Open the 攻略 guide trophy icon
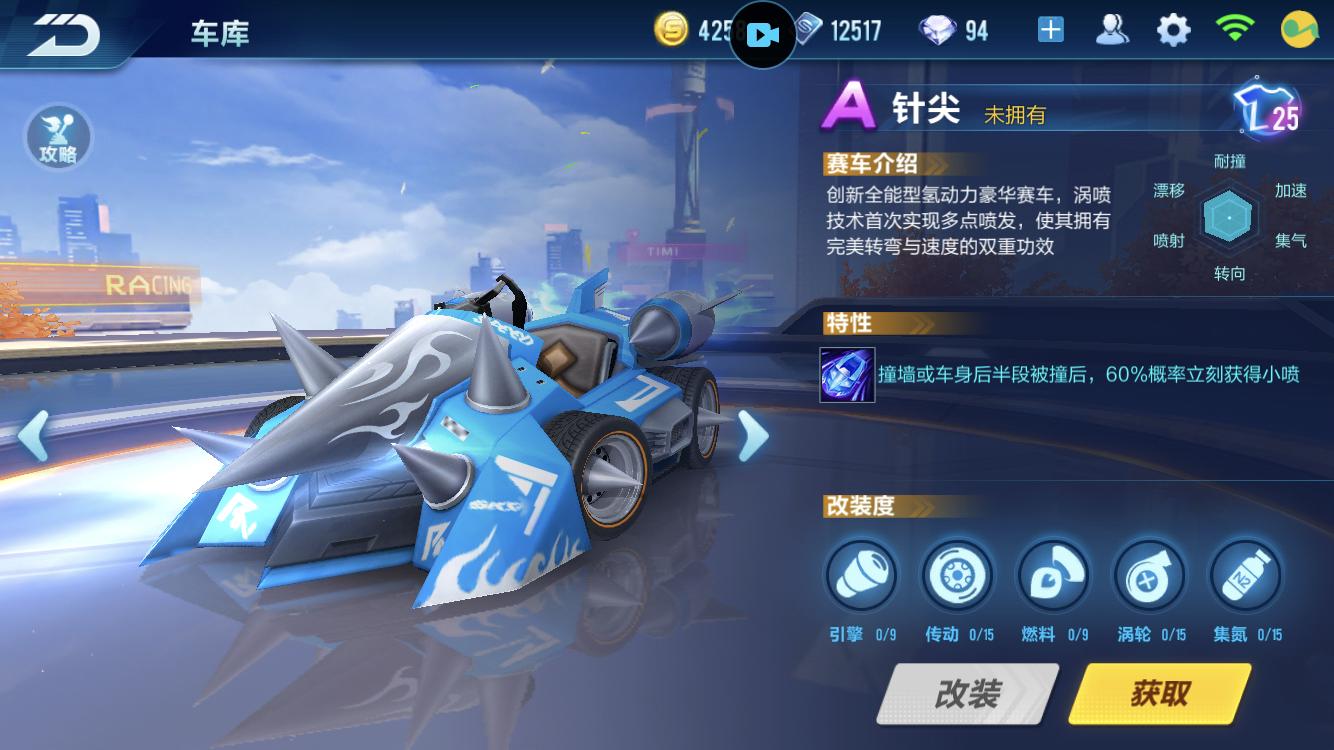This screenshot has width=1334, height=750. point(57,139)
